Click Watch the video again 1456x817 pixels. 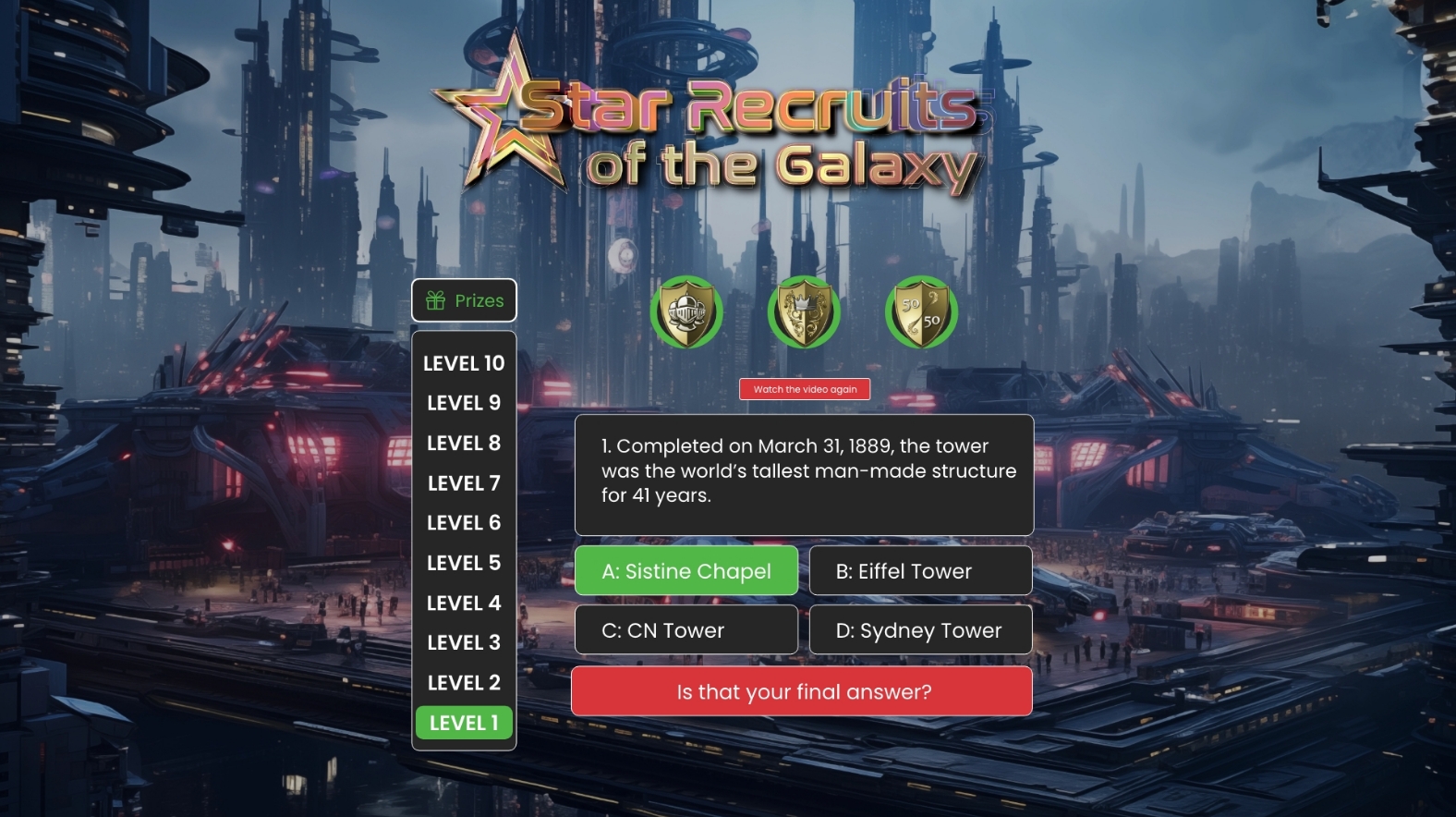tap(805, 389)
